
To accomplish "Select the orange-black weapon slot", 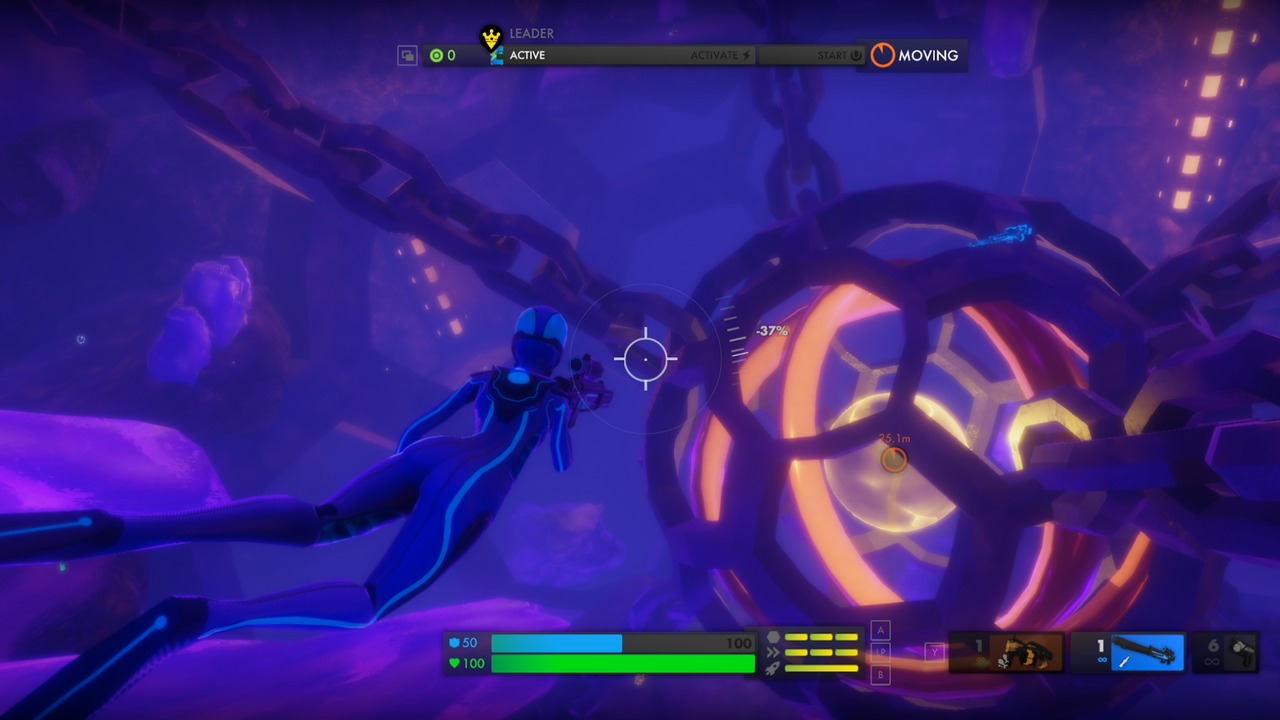I will (1007, 652).
